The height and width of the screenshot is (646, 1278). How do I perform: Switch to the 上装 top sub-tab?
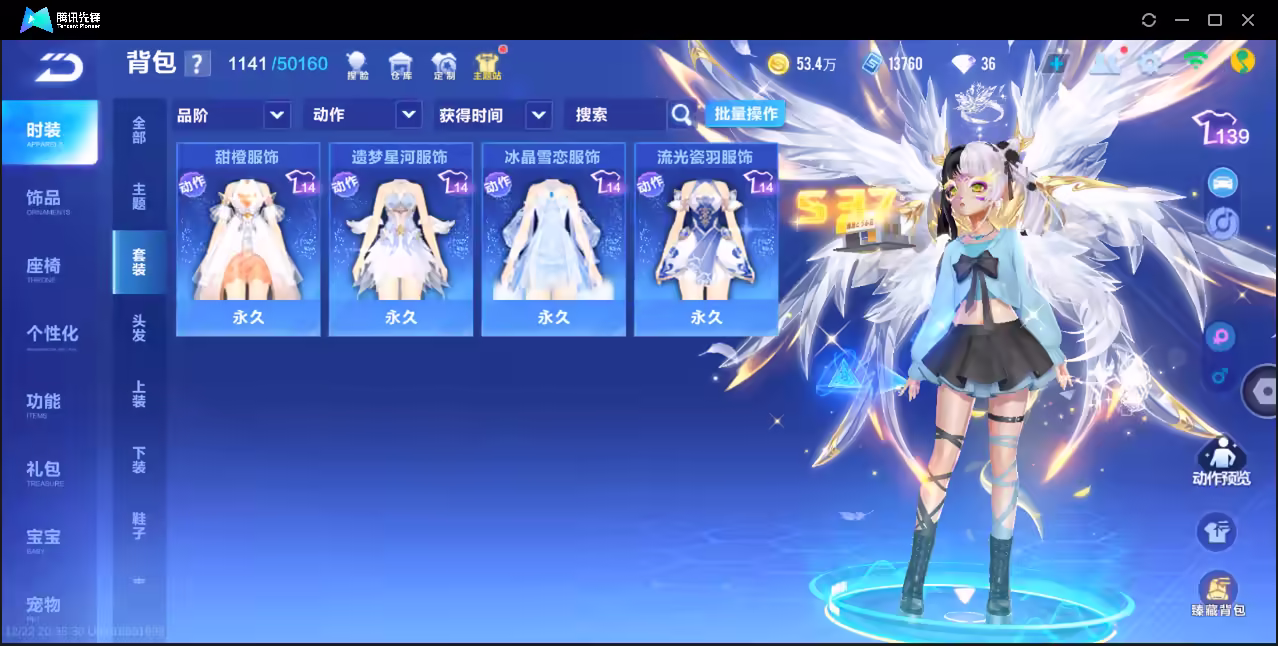tap(139, 394)
